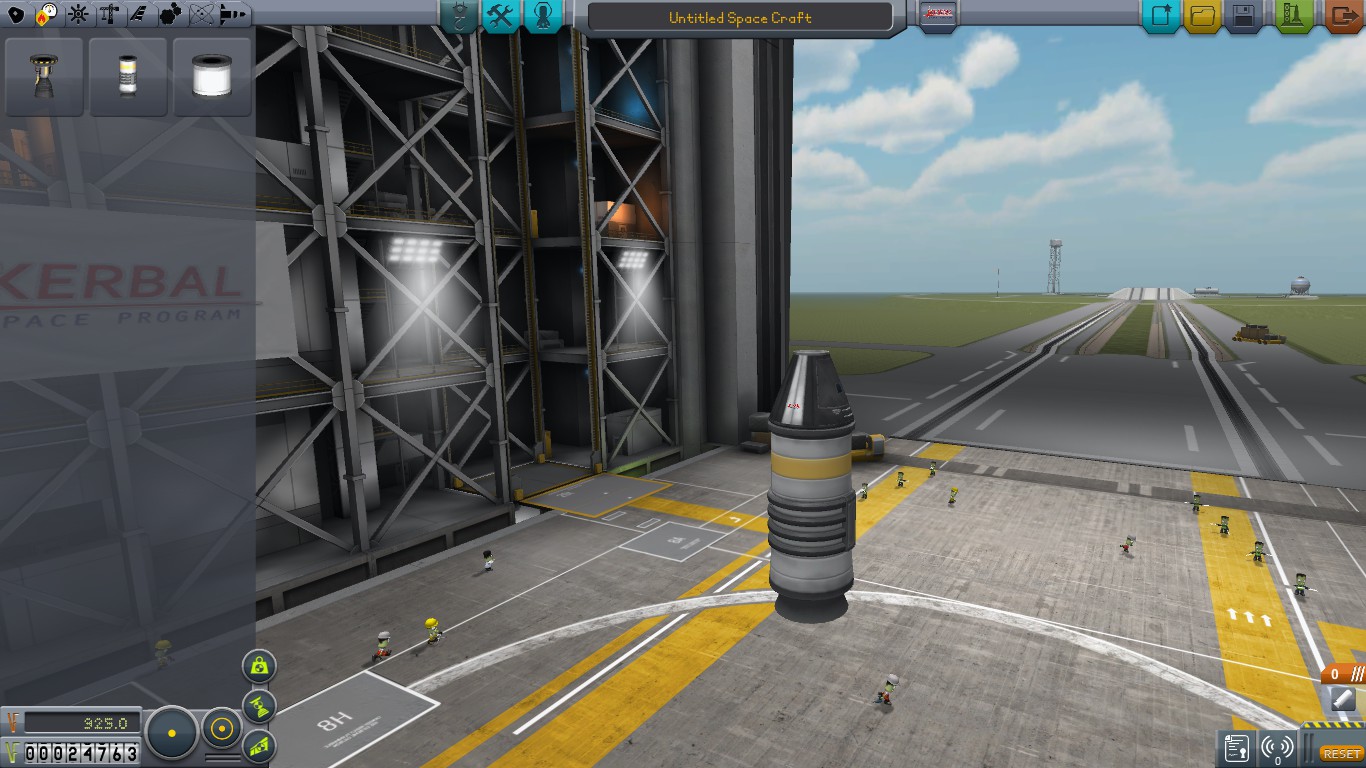
Task: Open the Action Groups panel with the tools icon
Action: tap(500, 16)
